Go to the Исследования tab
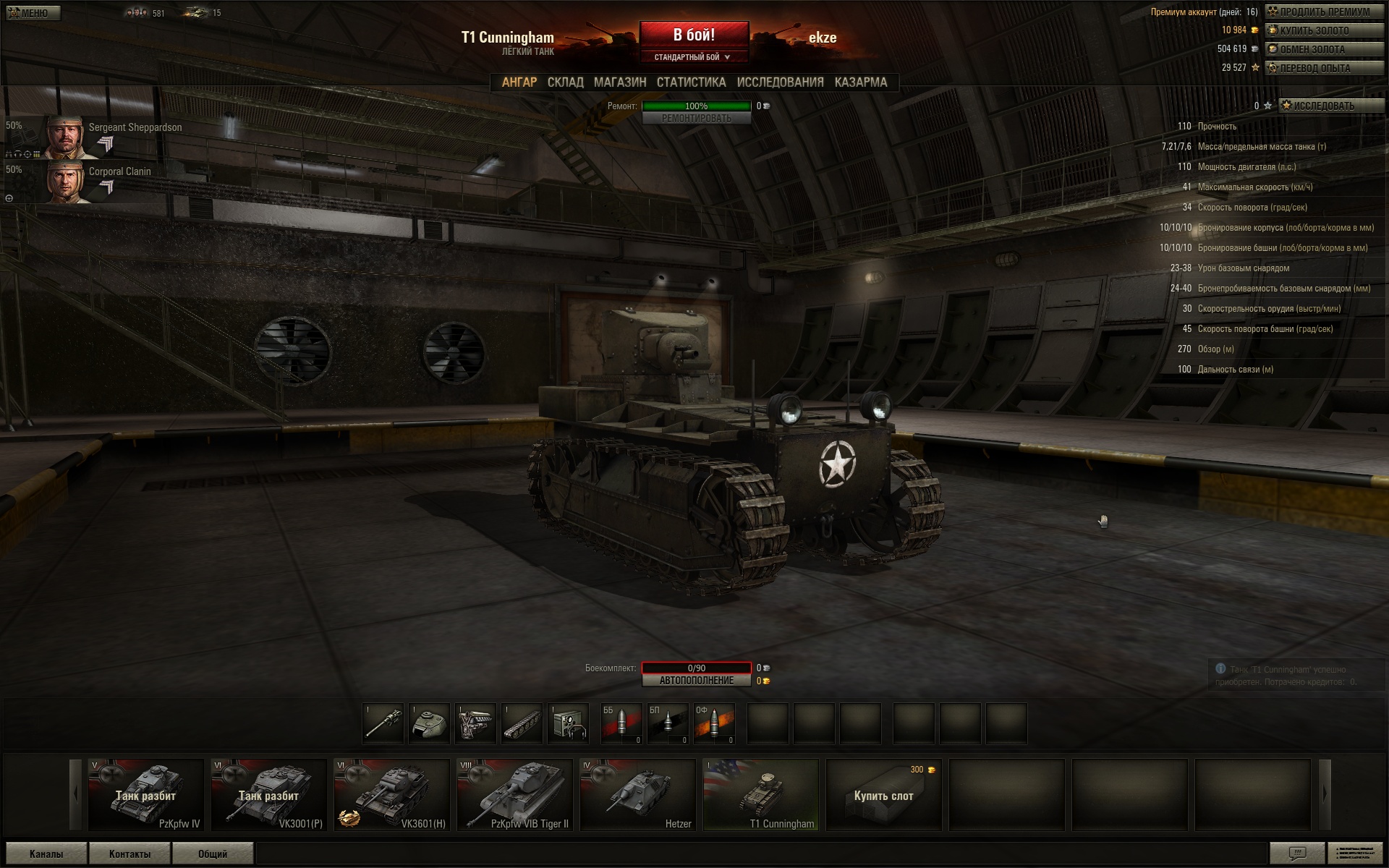This screenshot has height=868, width=1389. pyautogui.click(x=780, y=82)
